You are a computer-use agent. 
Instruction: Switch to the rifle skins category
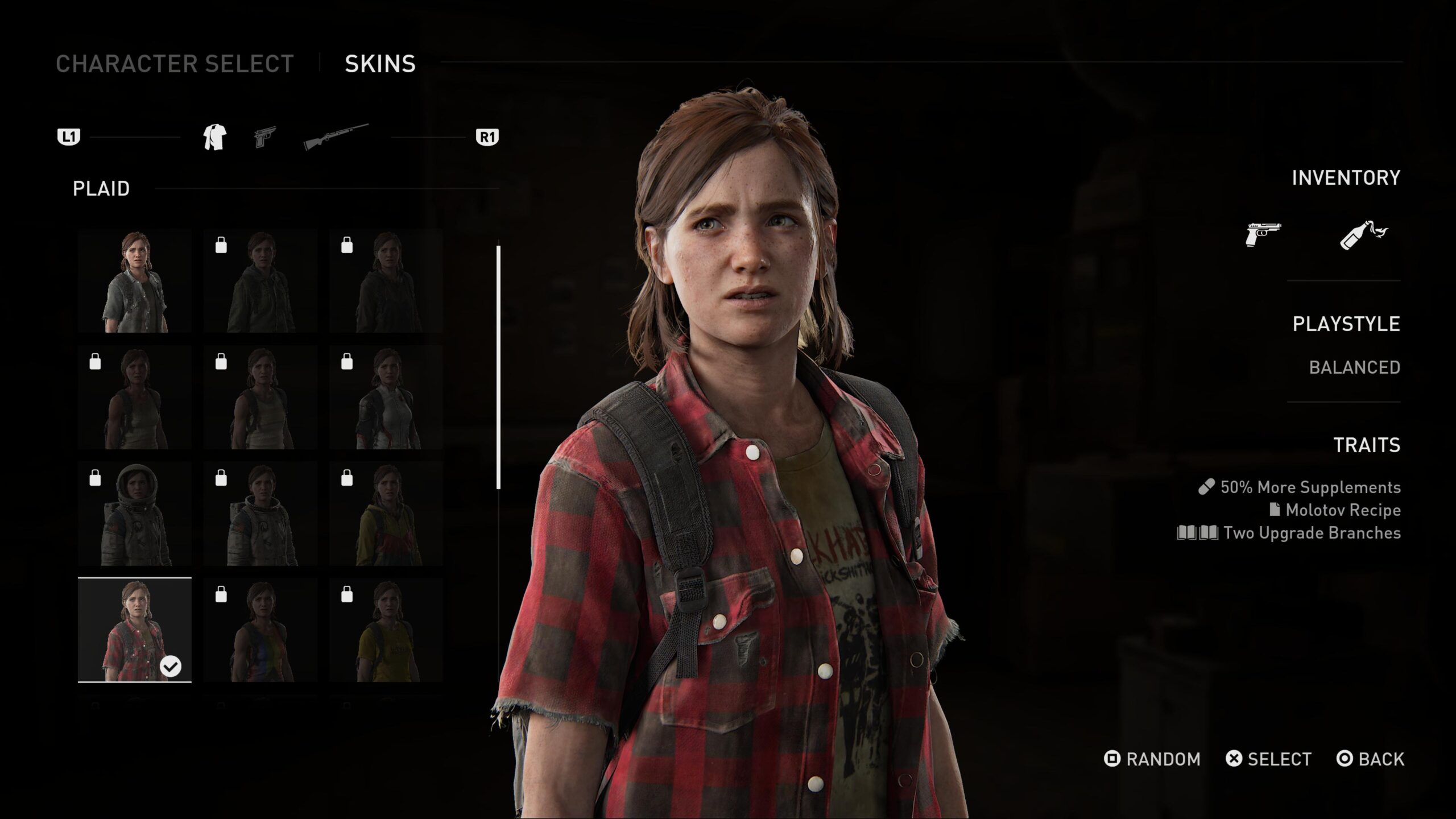click(x=336, y=137)
